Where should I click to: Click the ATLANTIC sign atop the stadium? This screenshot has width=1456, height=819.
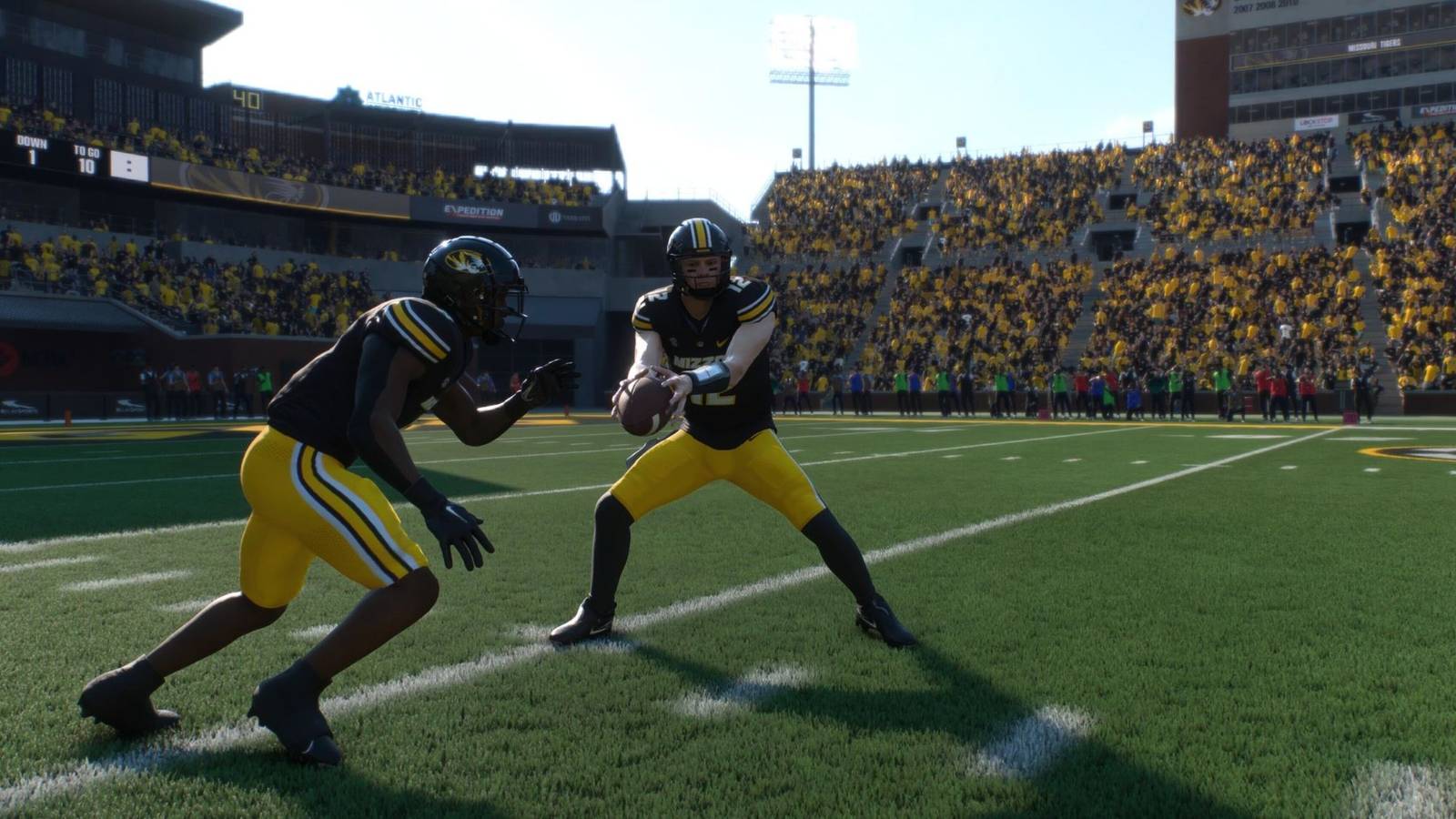391,97
